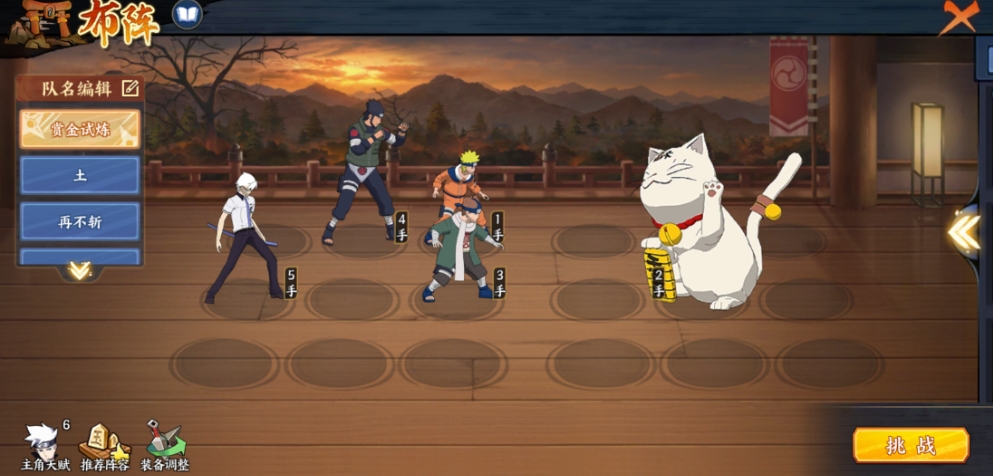The width and height of the screenshot is (993, 476).
Task: Expand the right-side panel arrow
Action: [964, 231]
